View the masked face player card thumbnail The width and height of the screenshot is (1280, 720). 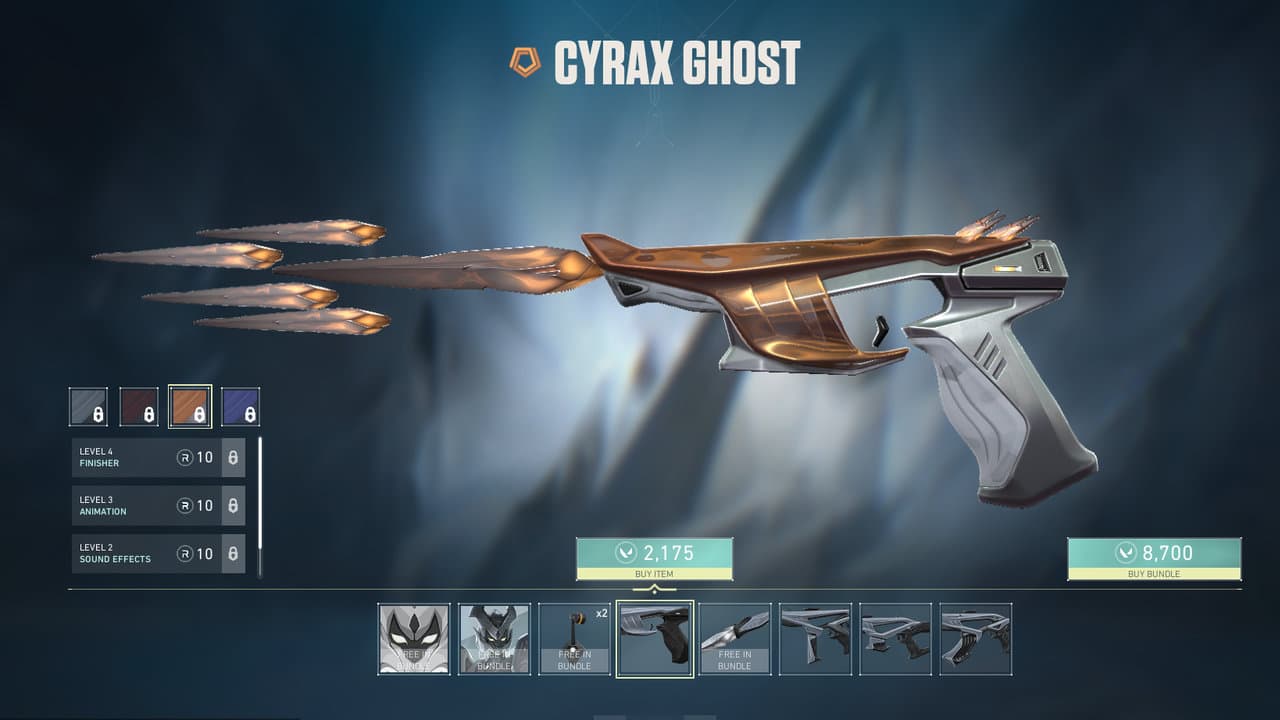(x=414, y=639)
